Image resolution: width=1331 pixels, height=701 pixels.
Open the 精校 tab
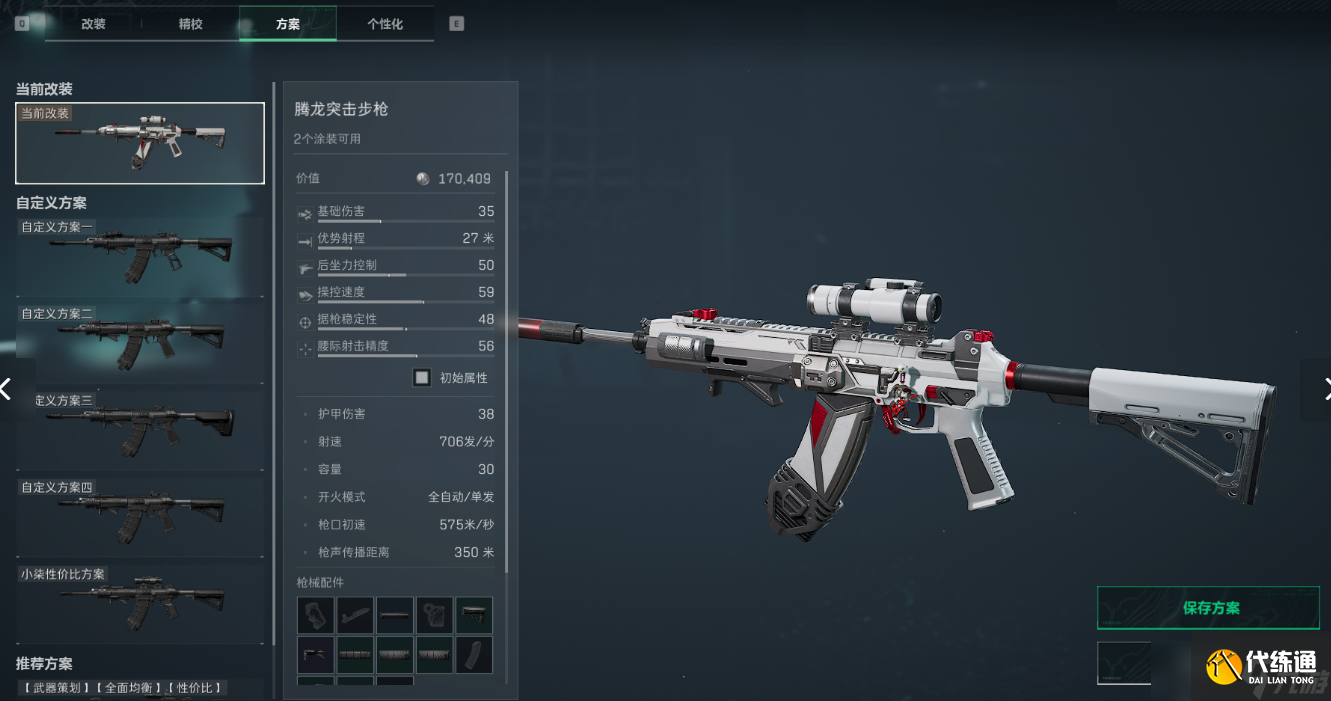click(190, 24)
